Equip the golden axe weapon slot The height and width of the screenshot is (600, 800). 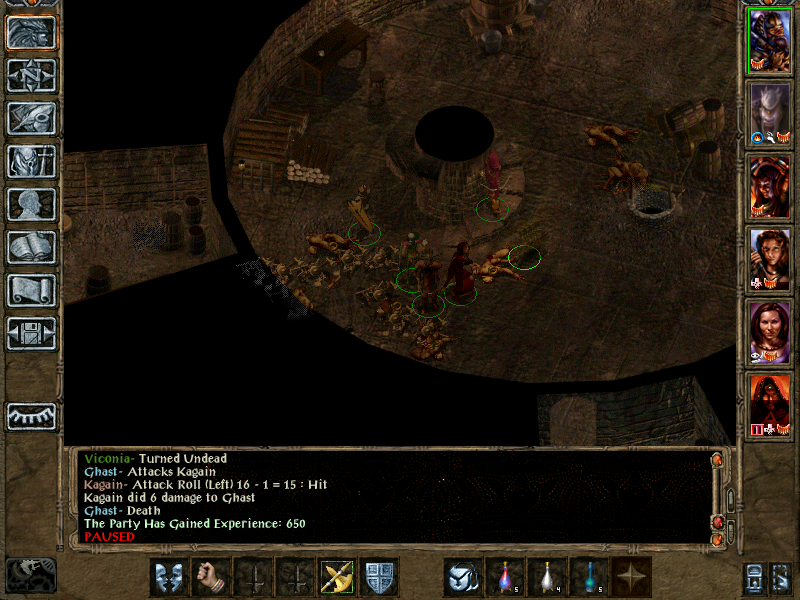pos(337,577)
